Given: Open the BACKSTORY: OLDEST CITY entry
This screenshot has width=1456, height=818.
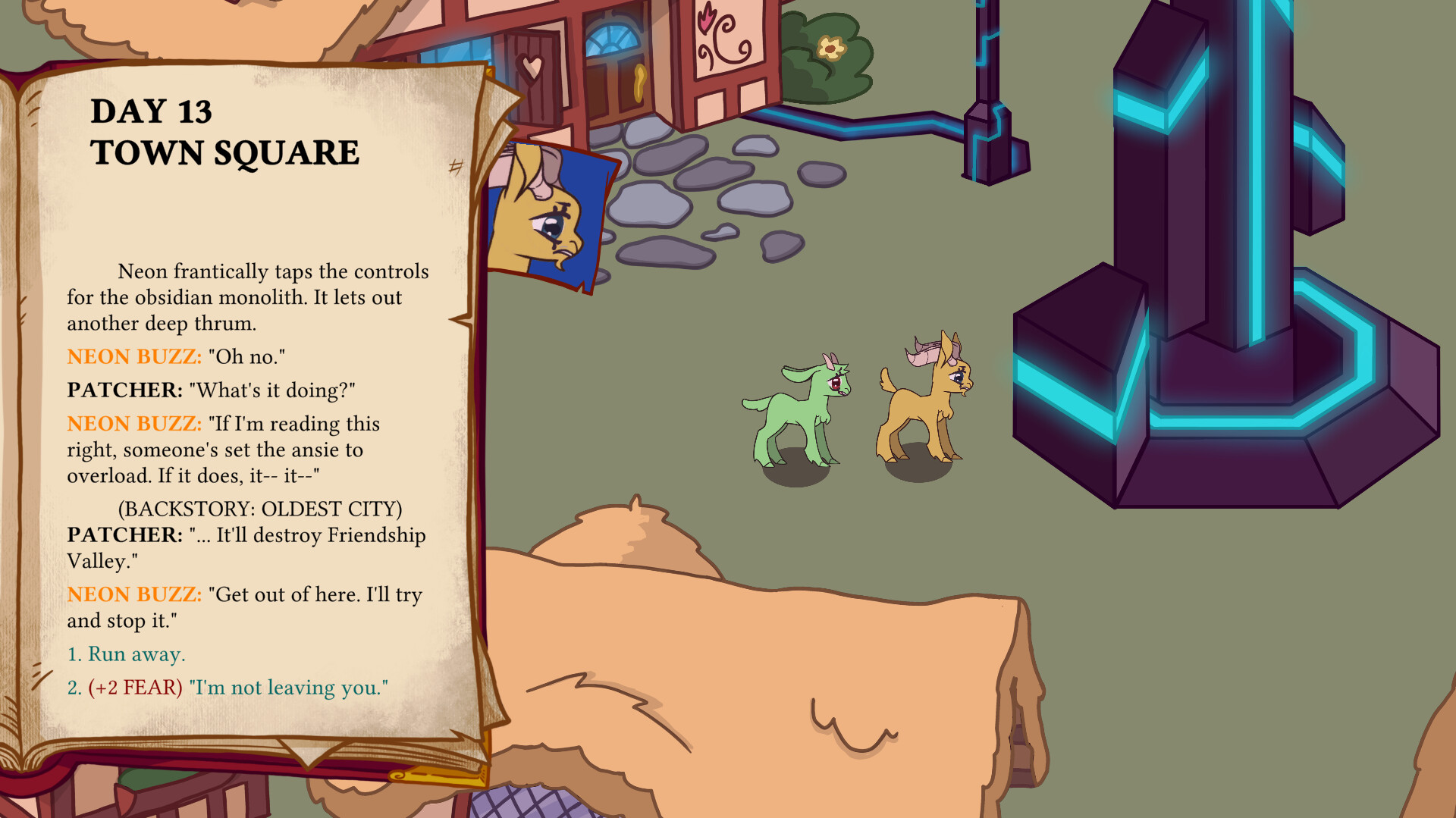Looking at the screenshot, I should pos(260,509).
